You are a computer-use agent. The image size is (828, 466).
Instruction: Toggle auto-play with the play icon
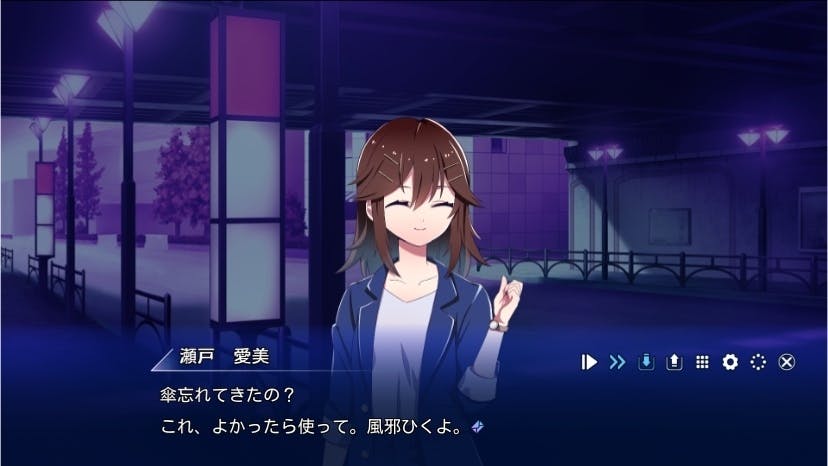tap(589, 362)
